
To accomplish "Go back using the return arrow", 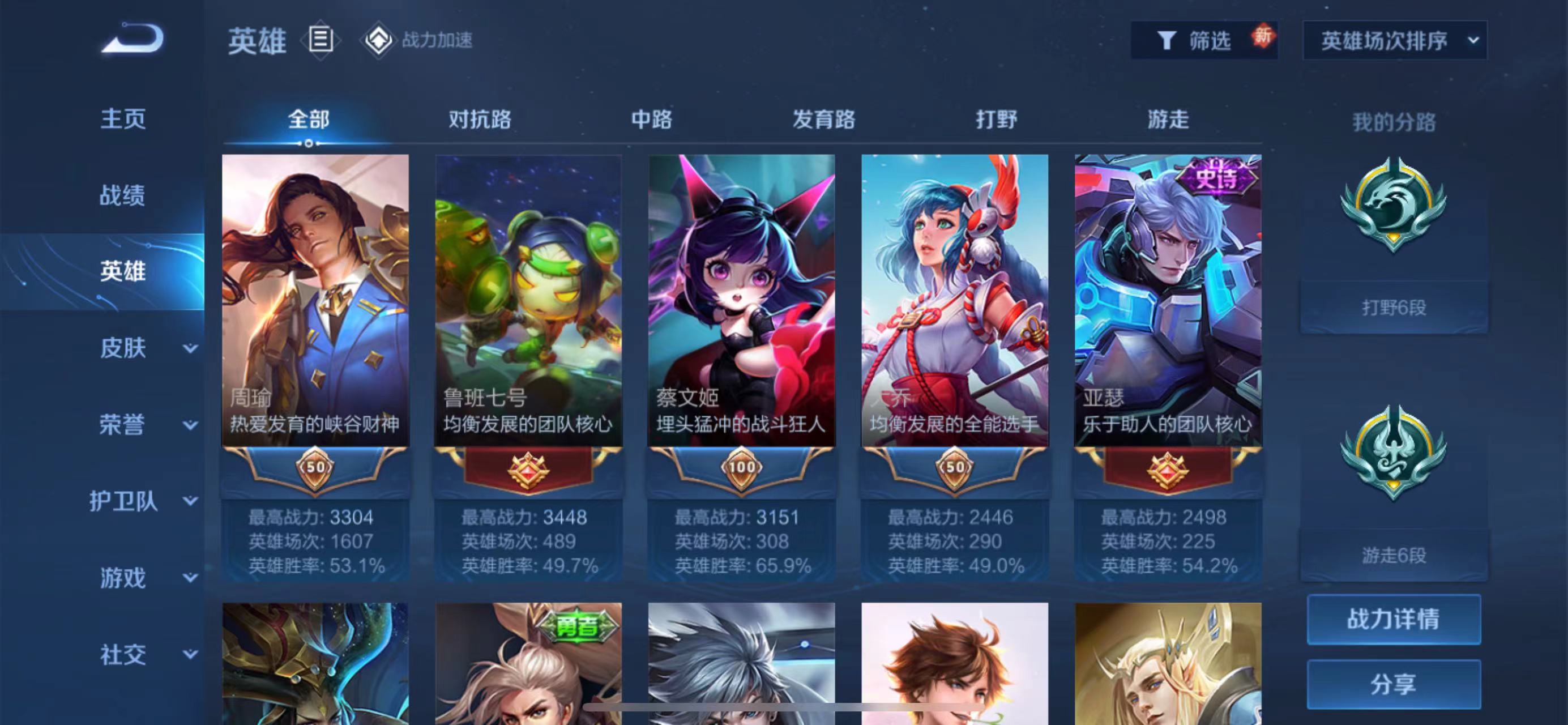I will (x=133, y=39).
